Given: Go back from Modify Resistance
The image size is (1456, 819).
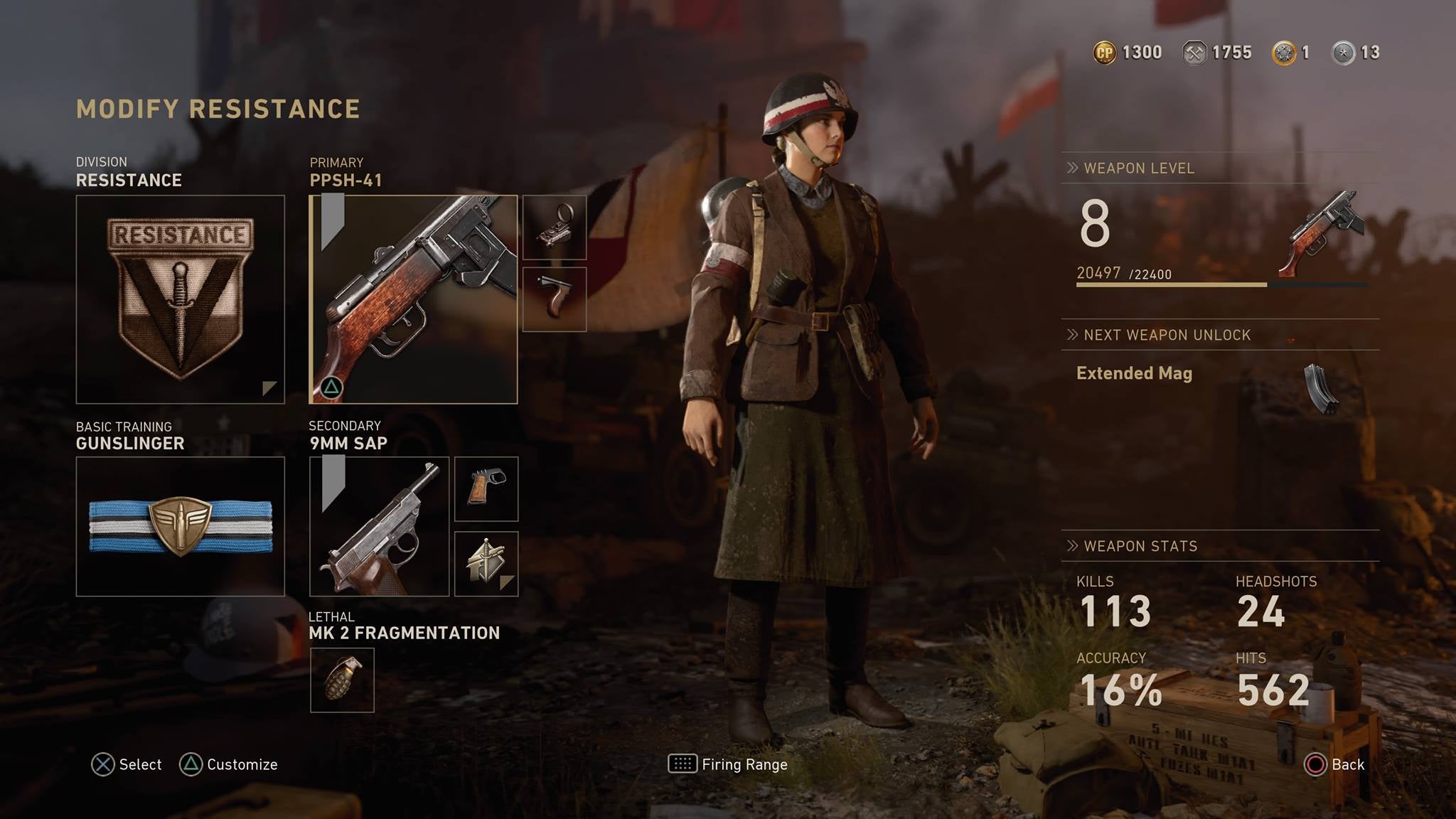Looking at the screenshot, I should click(1334, 764).
